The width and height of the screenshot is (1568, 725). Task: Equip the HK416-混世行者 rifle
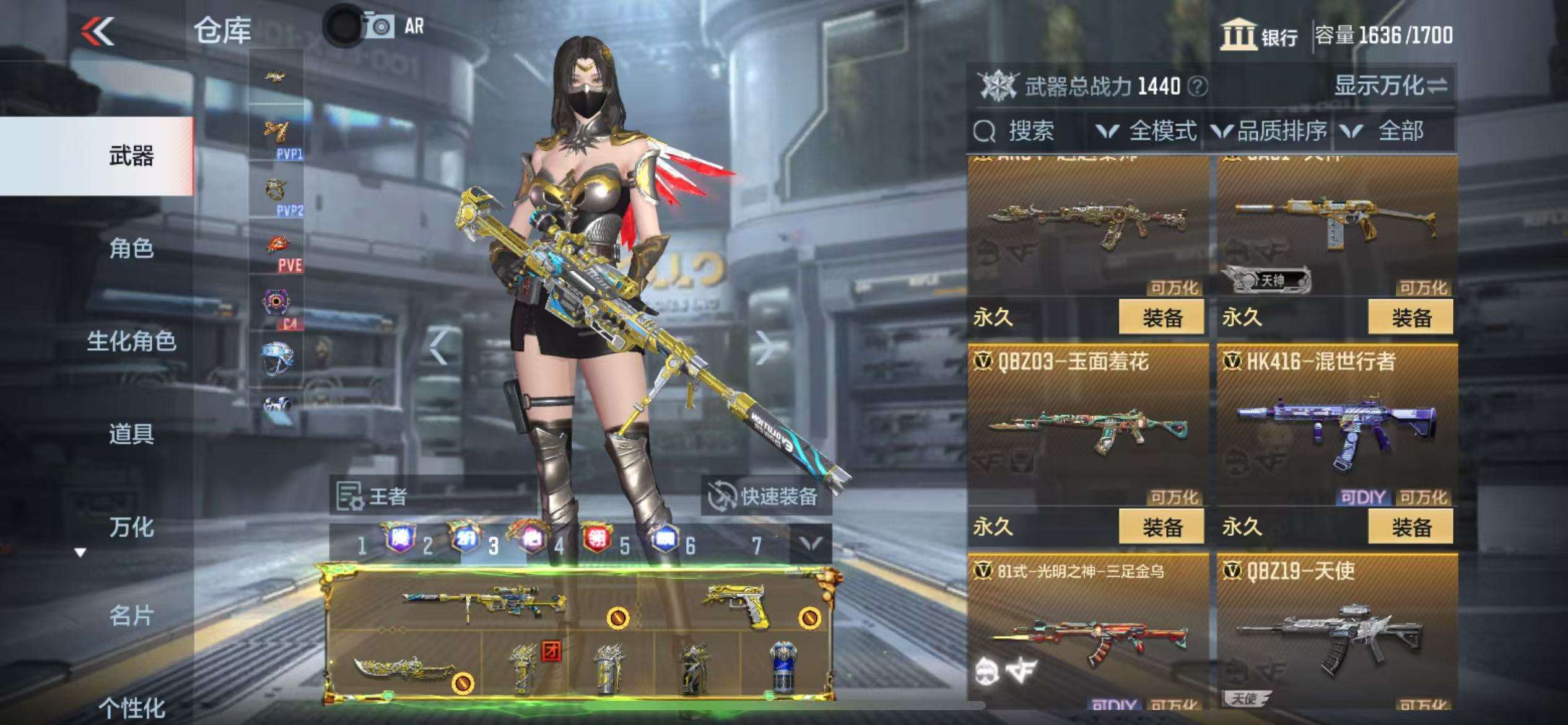click(1411, 527)
